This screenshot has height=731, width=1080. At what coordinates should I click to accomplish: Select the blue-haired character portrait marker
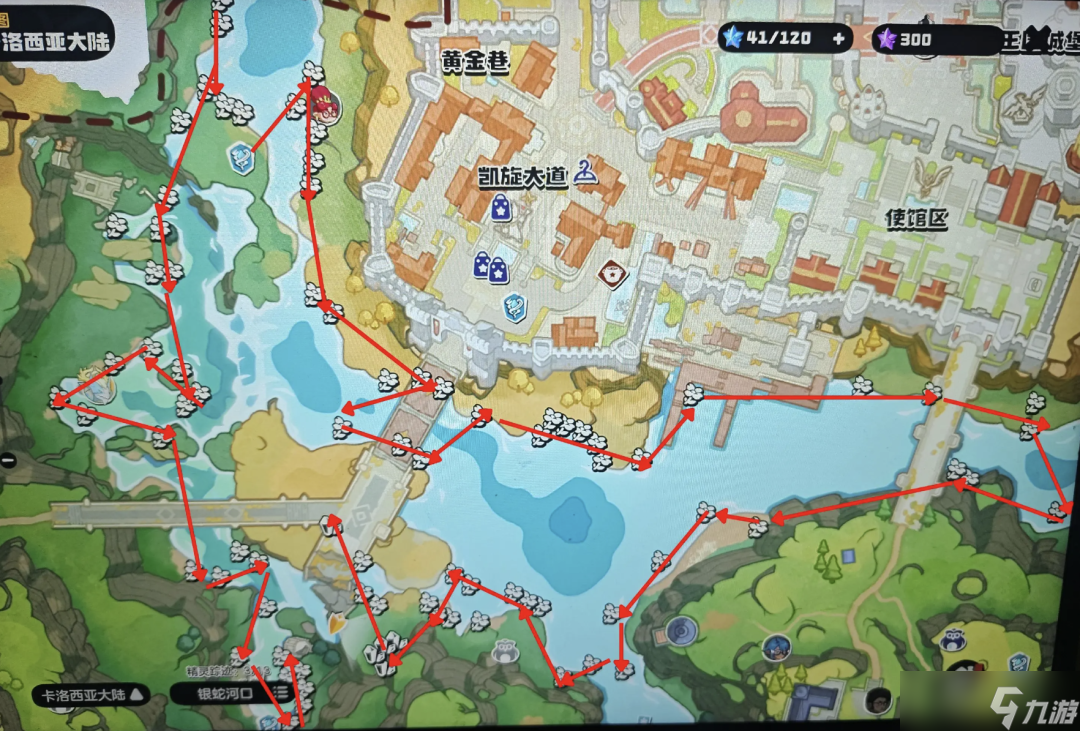click(774, 648)
